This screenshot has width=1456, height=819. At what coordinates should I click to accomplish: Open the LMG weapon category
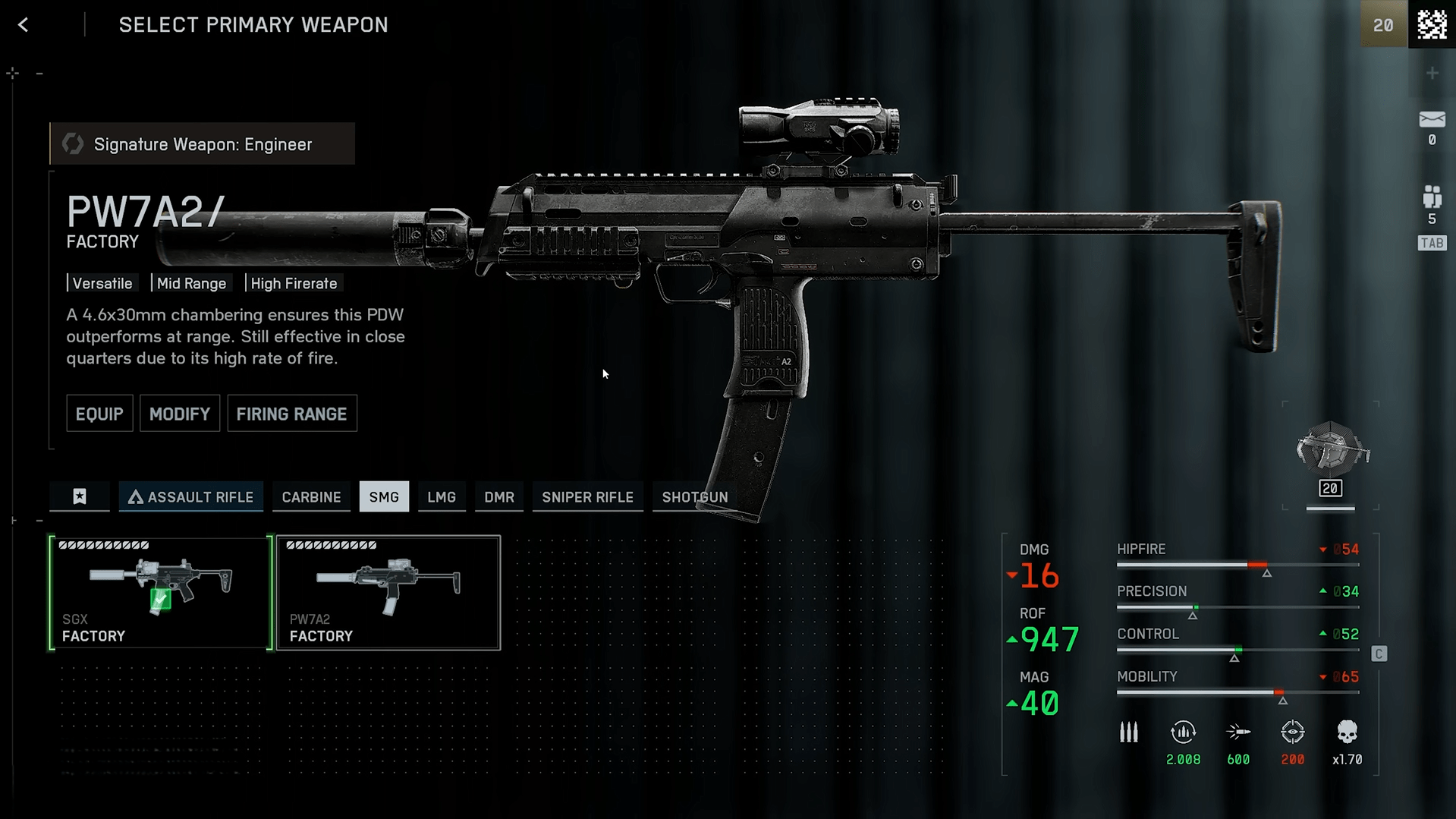[442, 497]
